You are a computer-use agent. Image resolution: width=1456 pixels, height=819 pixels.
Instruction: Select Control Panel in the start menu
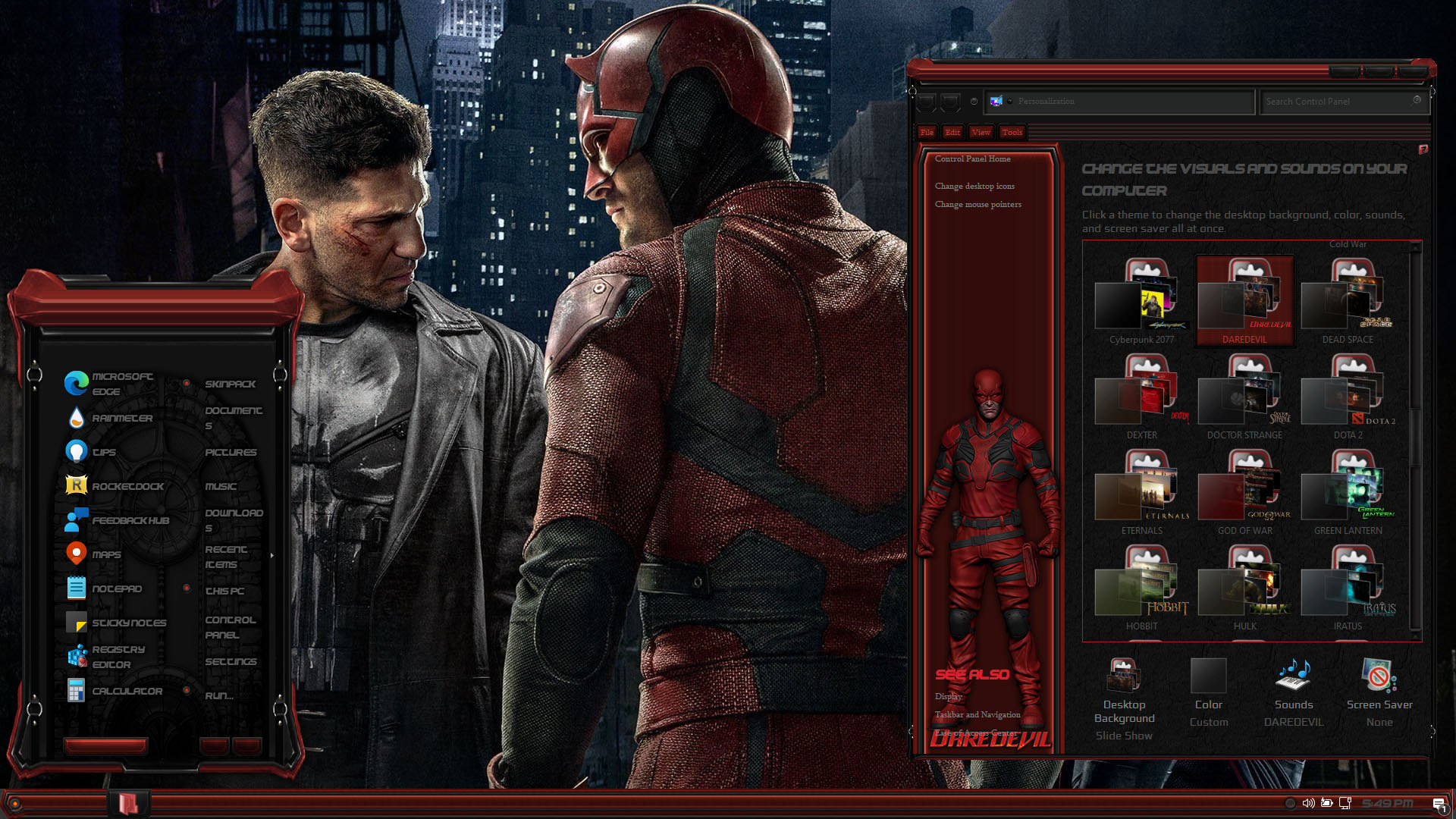point(230,627)
